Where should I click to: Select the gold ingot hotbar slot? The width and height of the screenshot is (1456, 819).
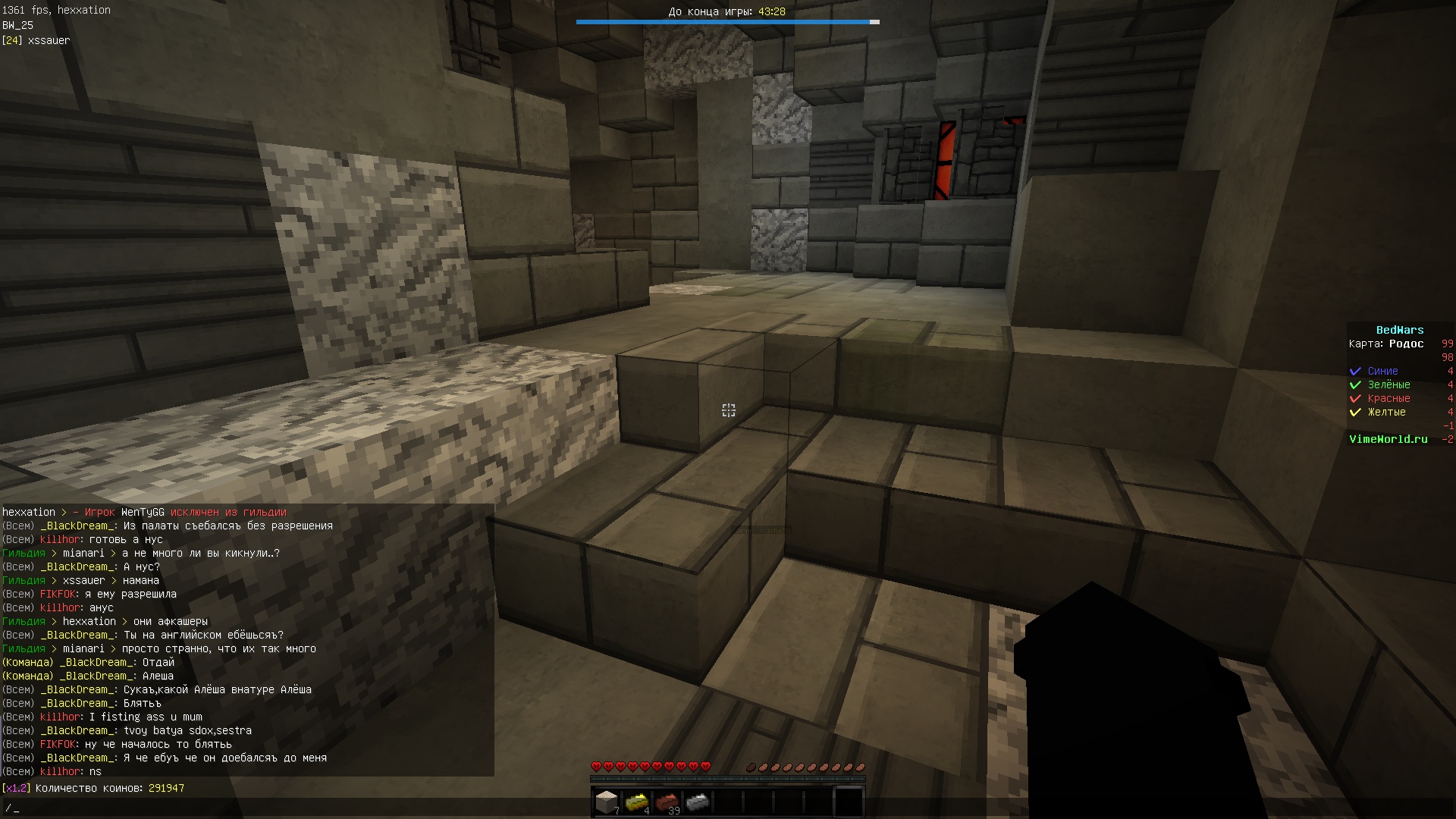coord(637,802)
